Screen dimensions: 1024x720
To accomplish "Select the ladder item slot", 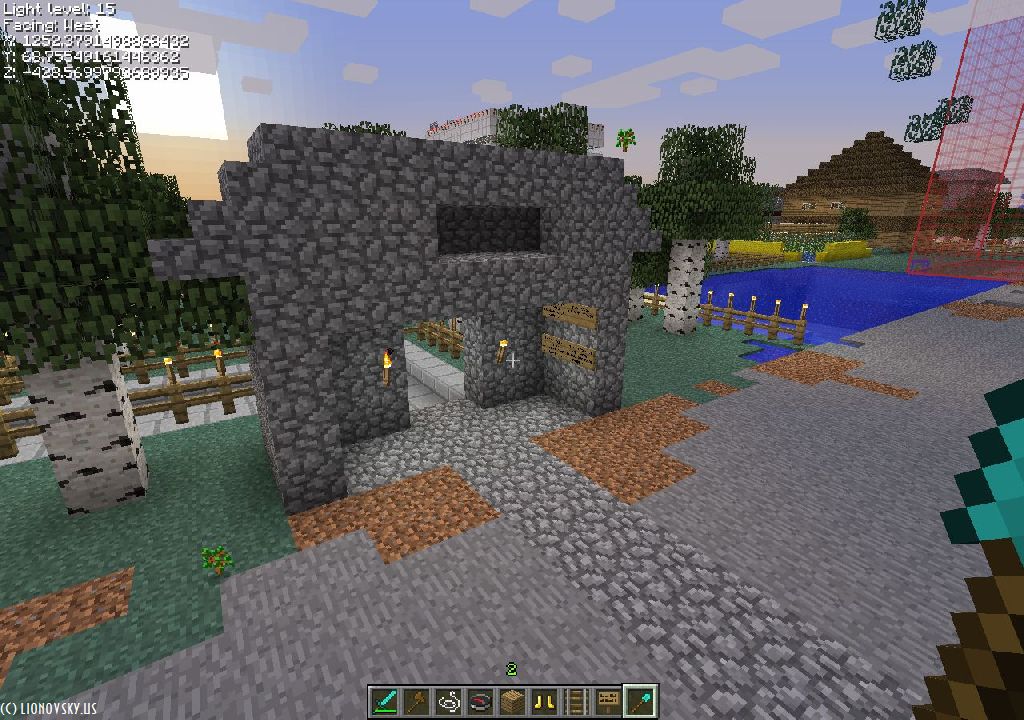I will [577, 701].
